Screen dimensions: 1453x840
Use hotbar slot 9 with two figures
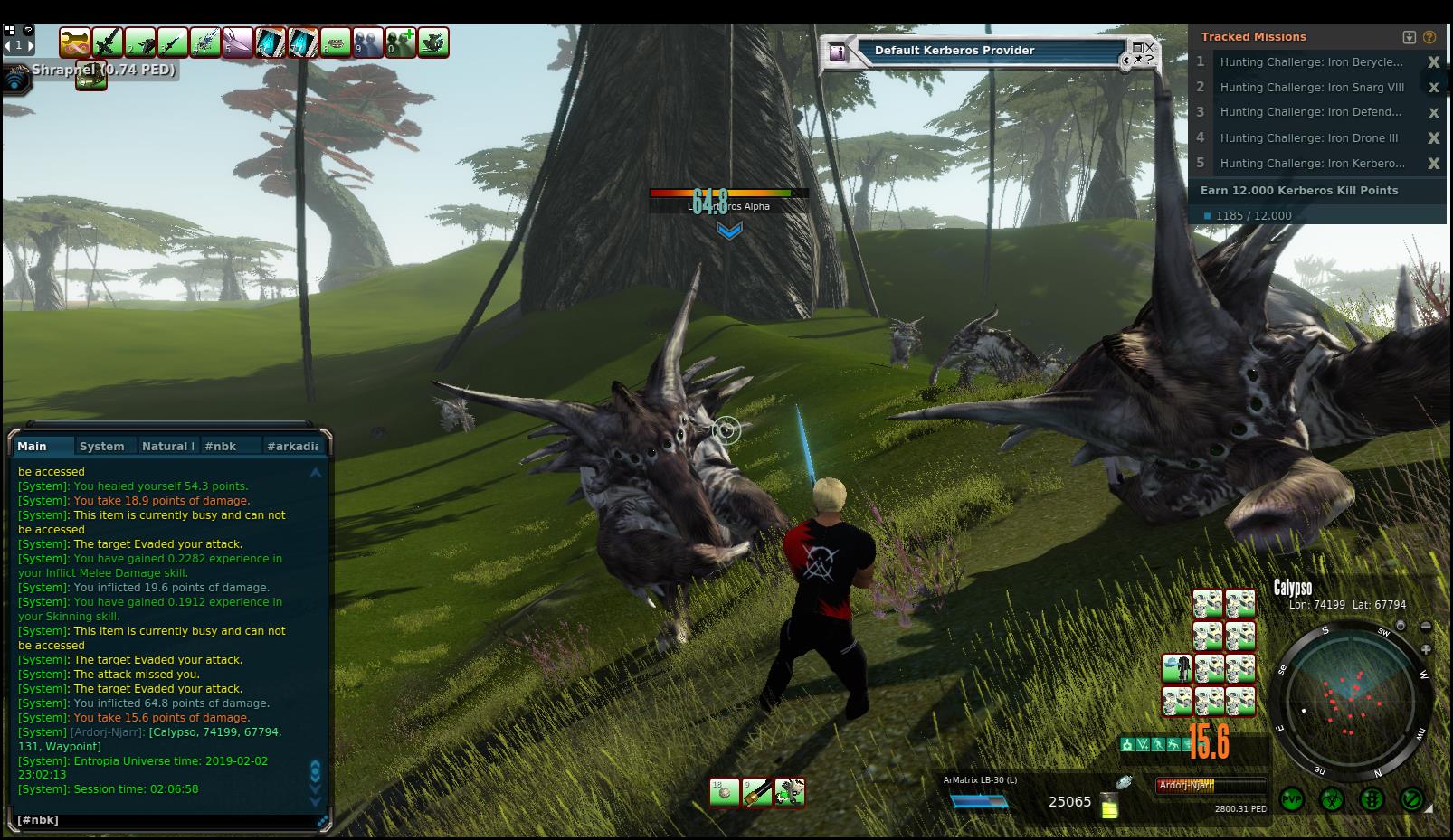click(x=368, y=42)
